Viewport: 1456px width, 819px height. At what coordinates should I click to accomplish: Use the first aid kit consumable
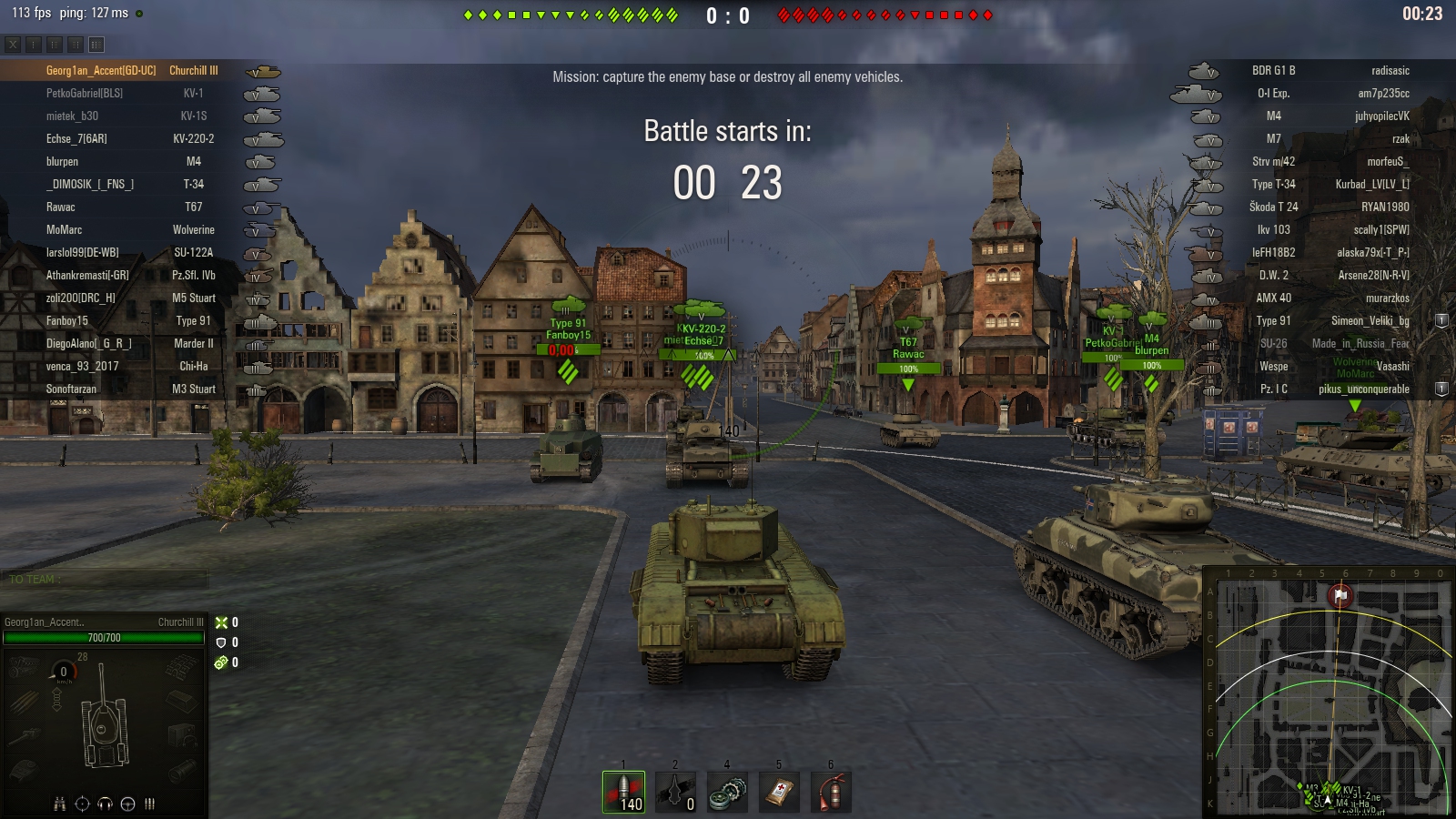point(779,792)
